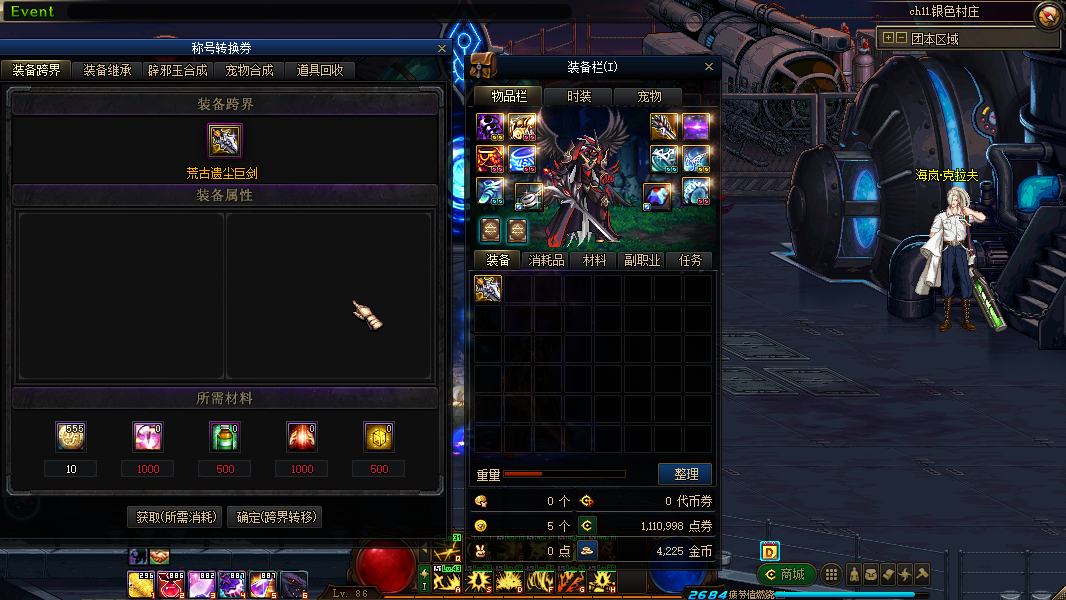Expand the 团本区域 panel with the plus button
Viewport: 1066px width, 600px height.
[x=887, y=39]
